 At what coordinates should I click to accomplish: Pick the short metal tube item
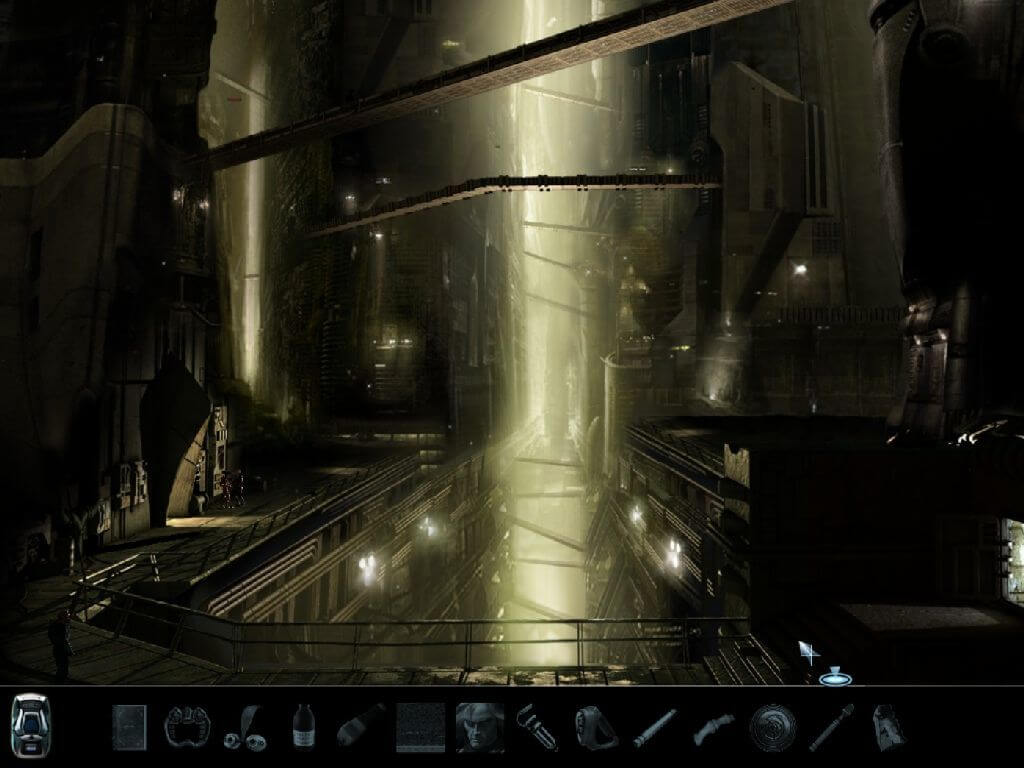click(x=654, y=728)
